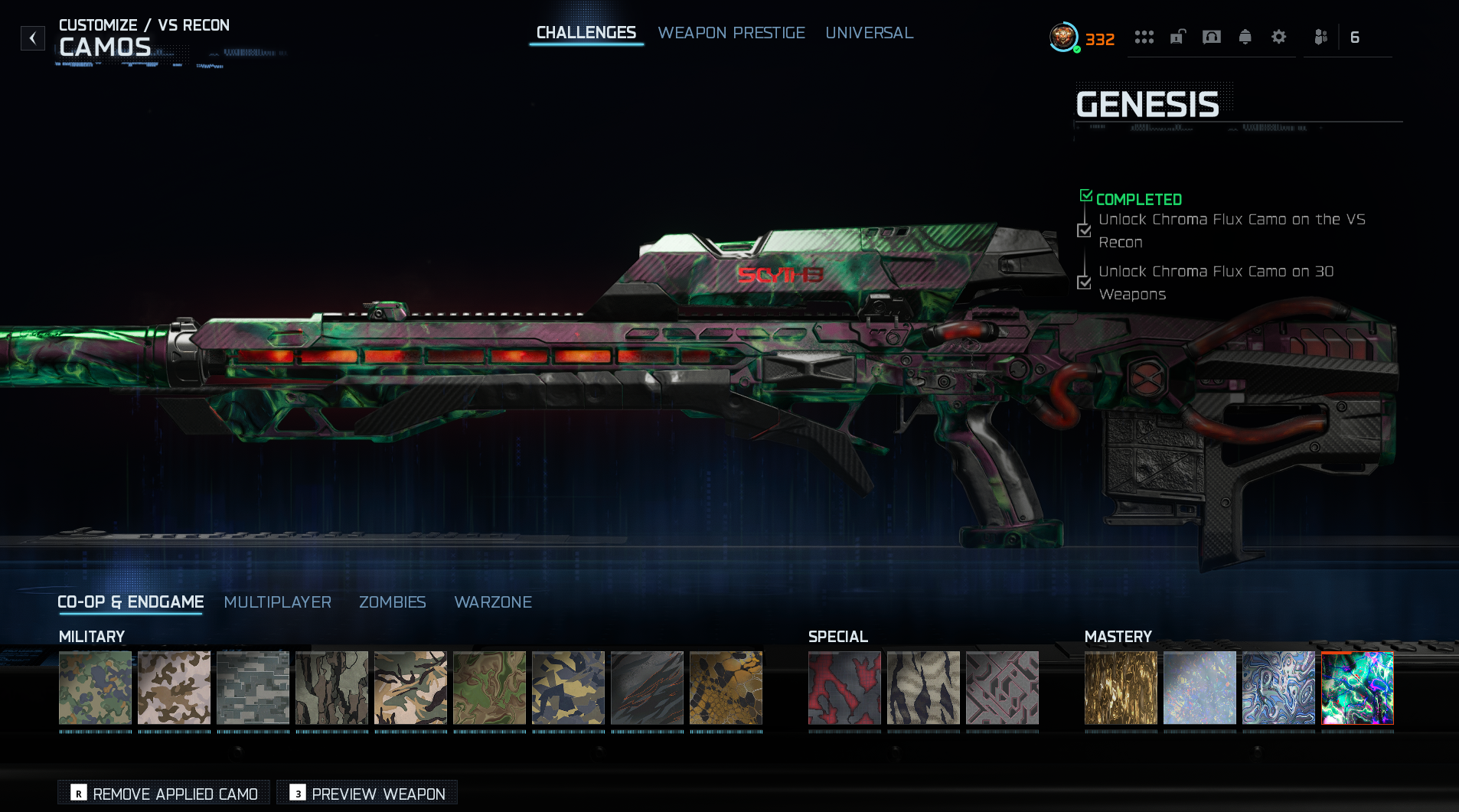Viewport: 1459px width, 812px height.
Task: Open the player profile emblem
Action: [1062, 37]
